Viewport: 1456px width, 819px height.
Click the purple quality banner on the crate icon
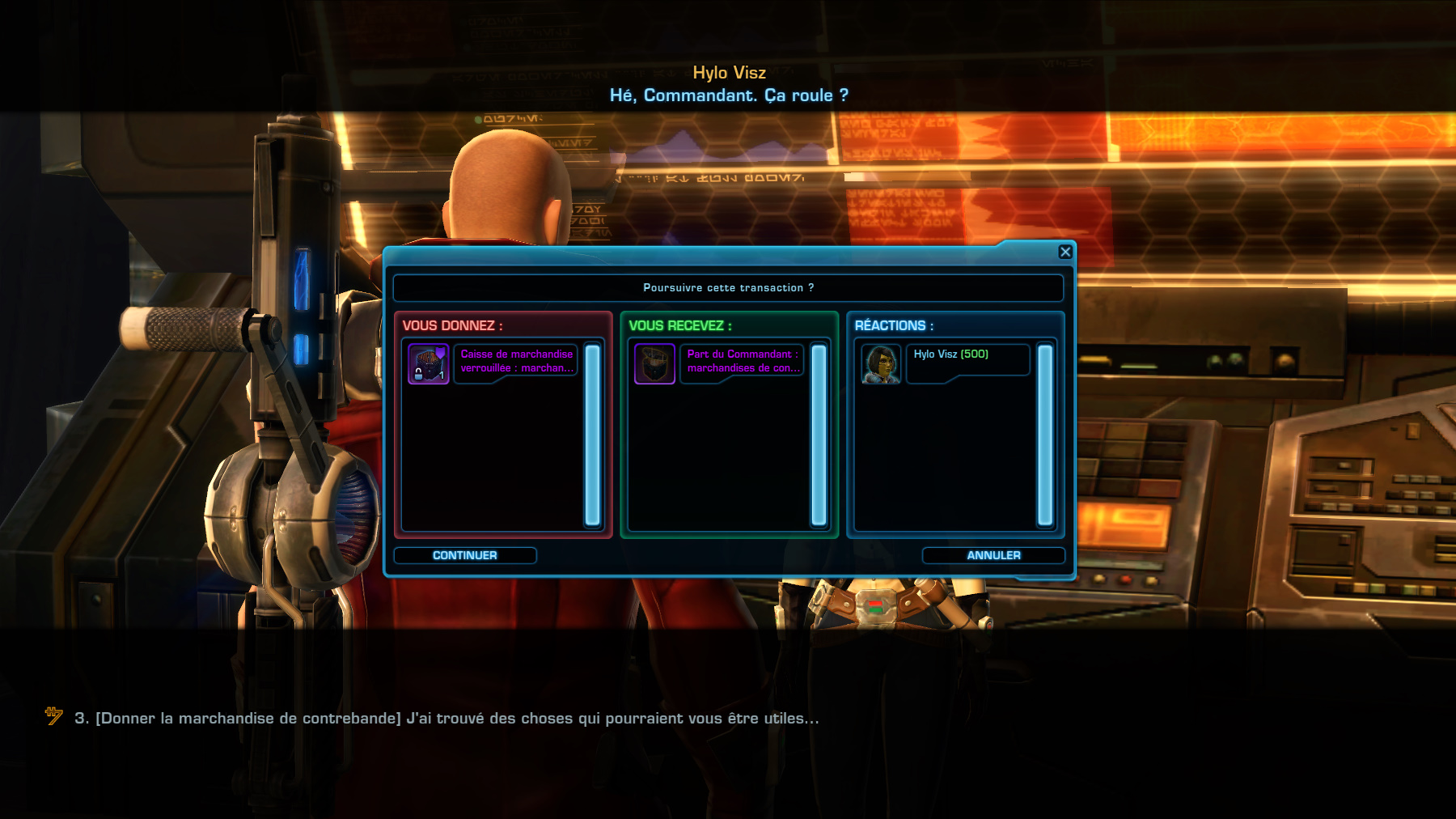click(440, 351)
